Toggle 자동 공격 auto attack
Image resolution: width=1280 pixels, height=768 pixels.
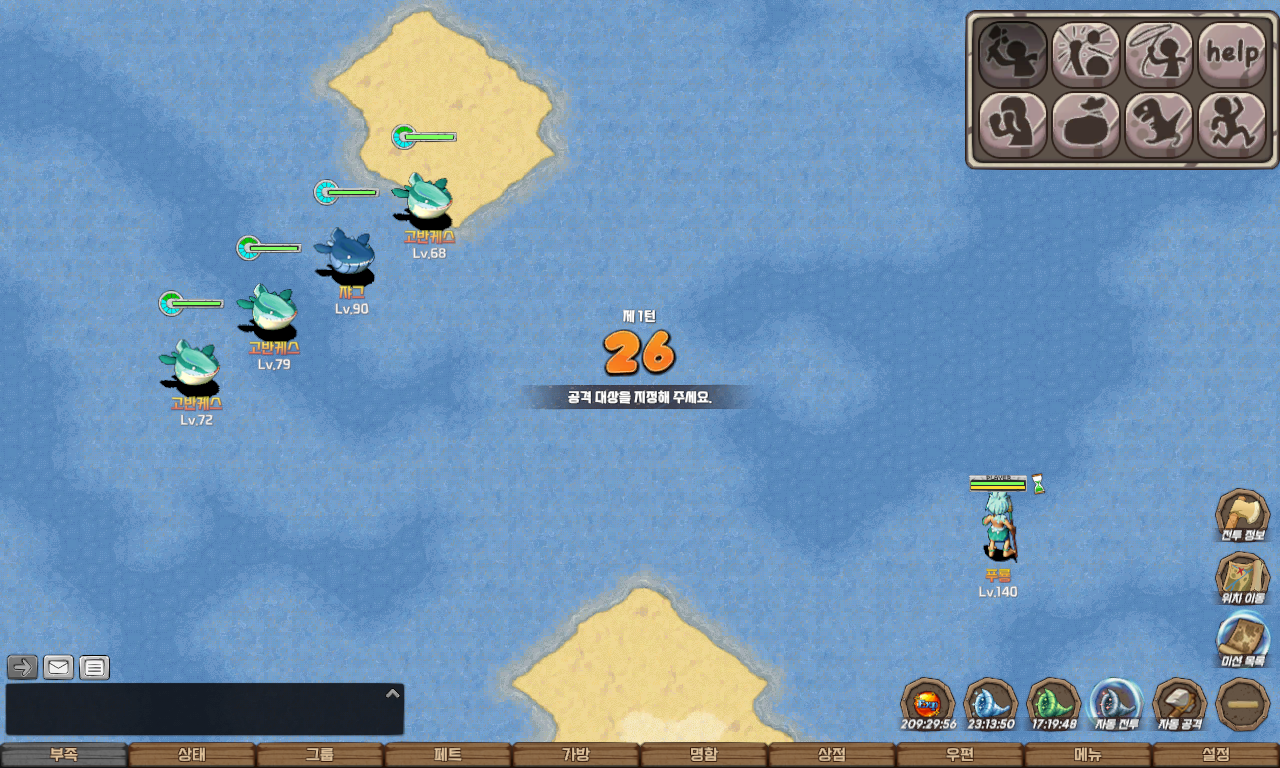1180,704
